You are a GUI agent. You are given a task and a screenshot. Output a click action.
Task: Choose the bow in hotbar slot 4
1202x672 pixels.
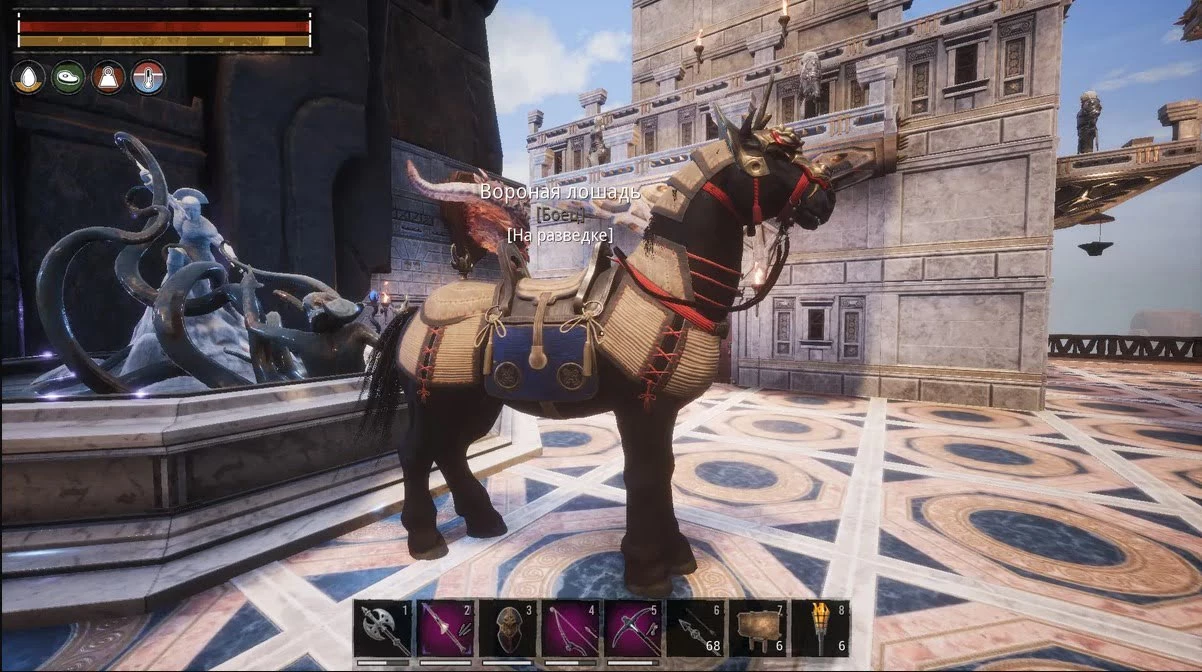570,628
